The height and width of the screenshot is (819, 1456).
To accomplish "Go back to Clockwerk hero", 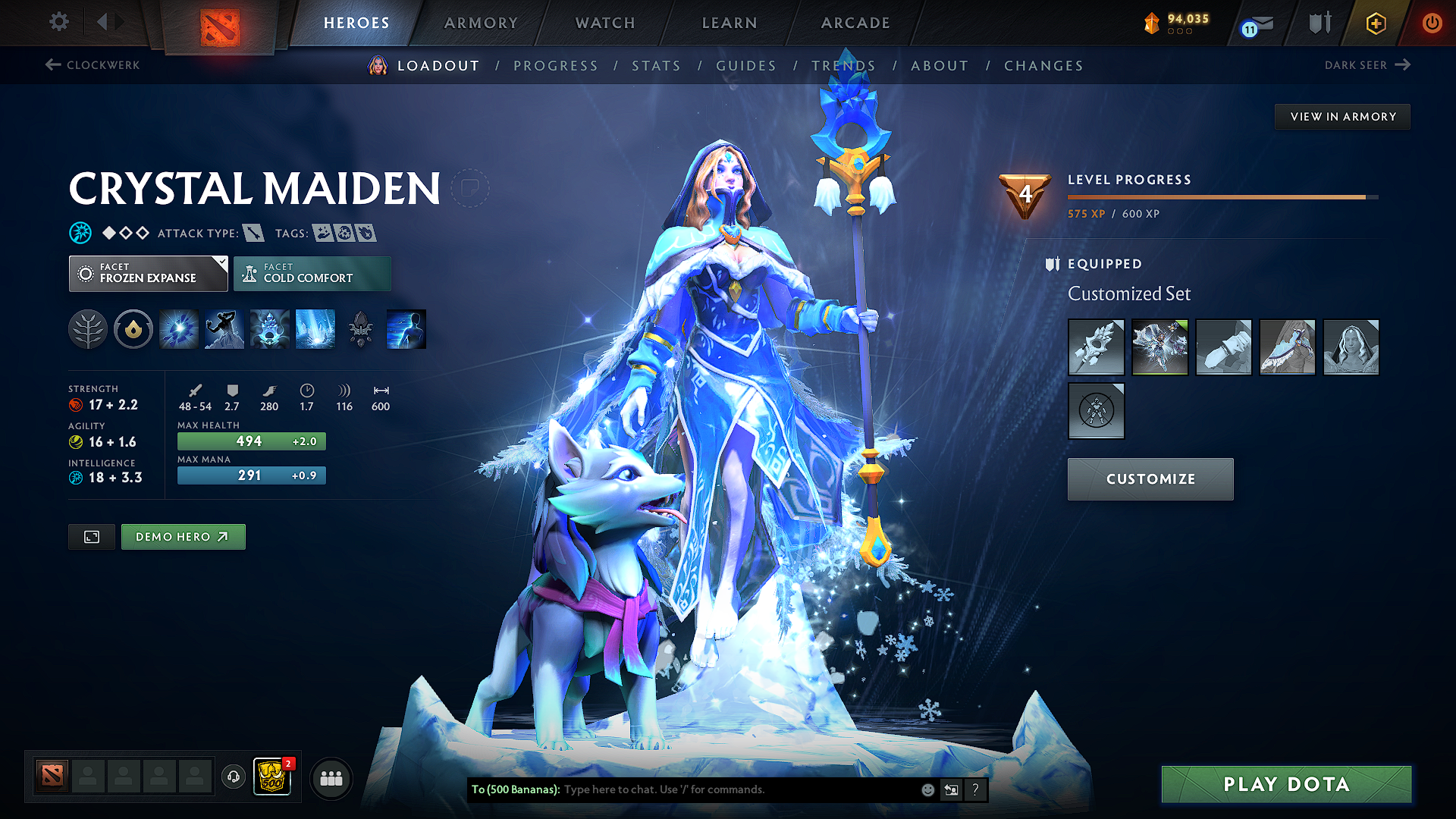I will point(91,65).
